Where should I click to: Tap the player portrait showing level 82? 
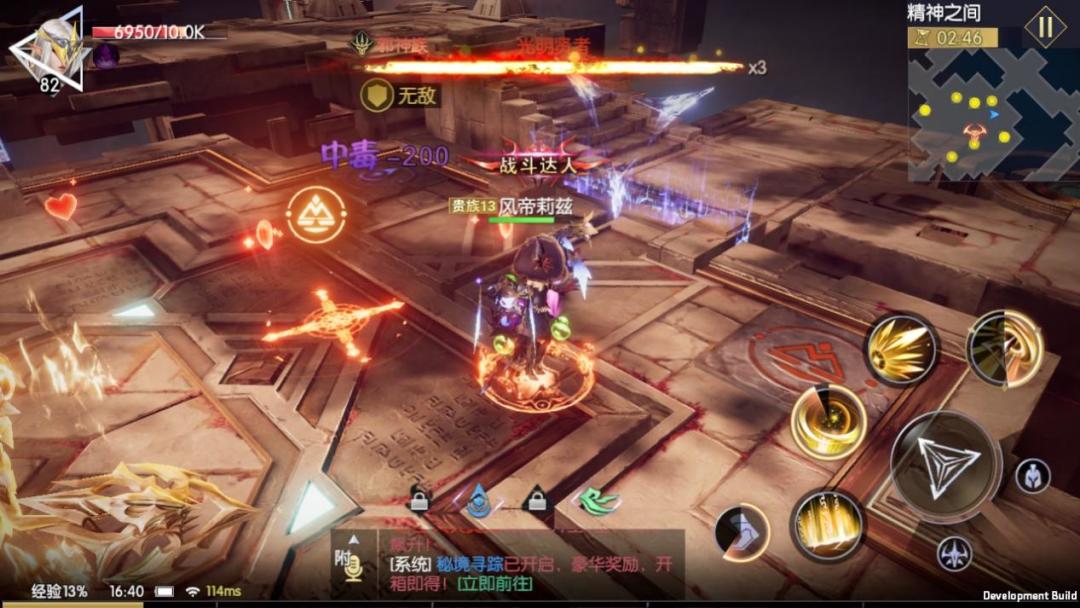(48, 50)
